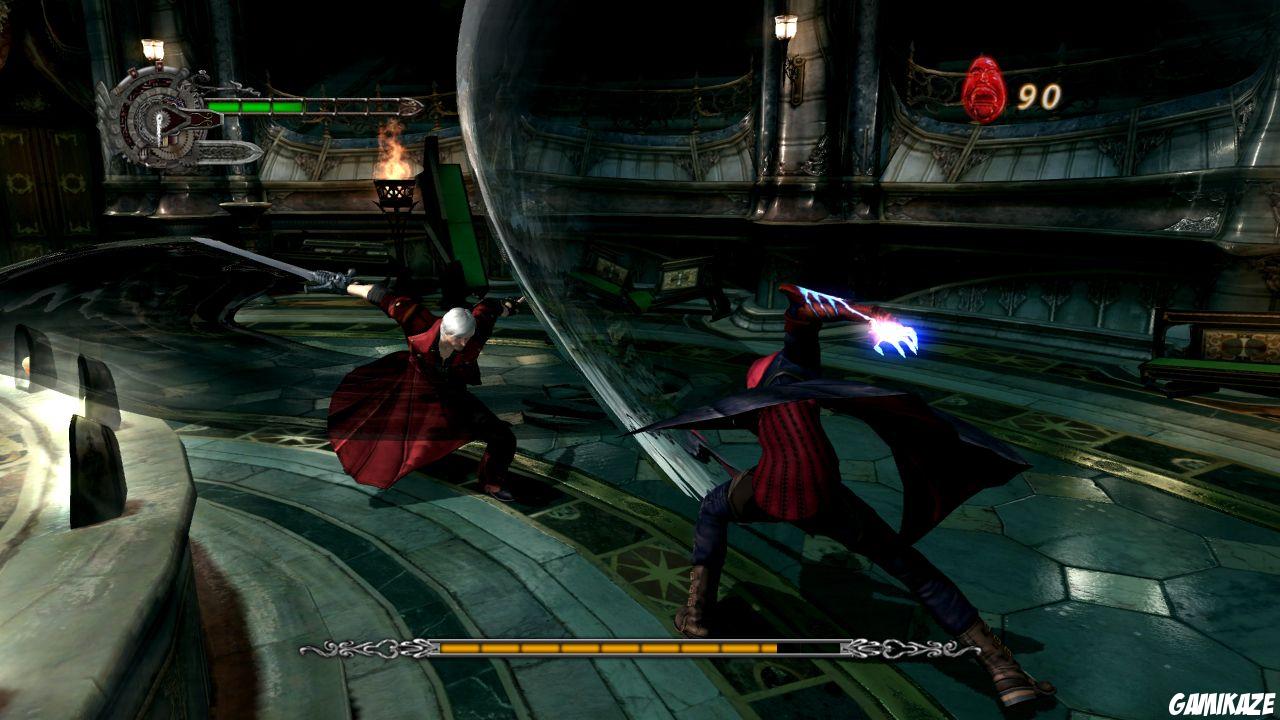1280x720 pixels.
Task: Expand the boss health gauge frame
Action: point(640,651)
